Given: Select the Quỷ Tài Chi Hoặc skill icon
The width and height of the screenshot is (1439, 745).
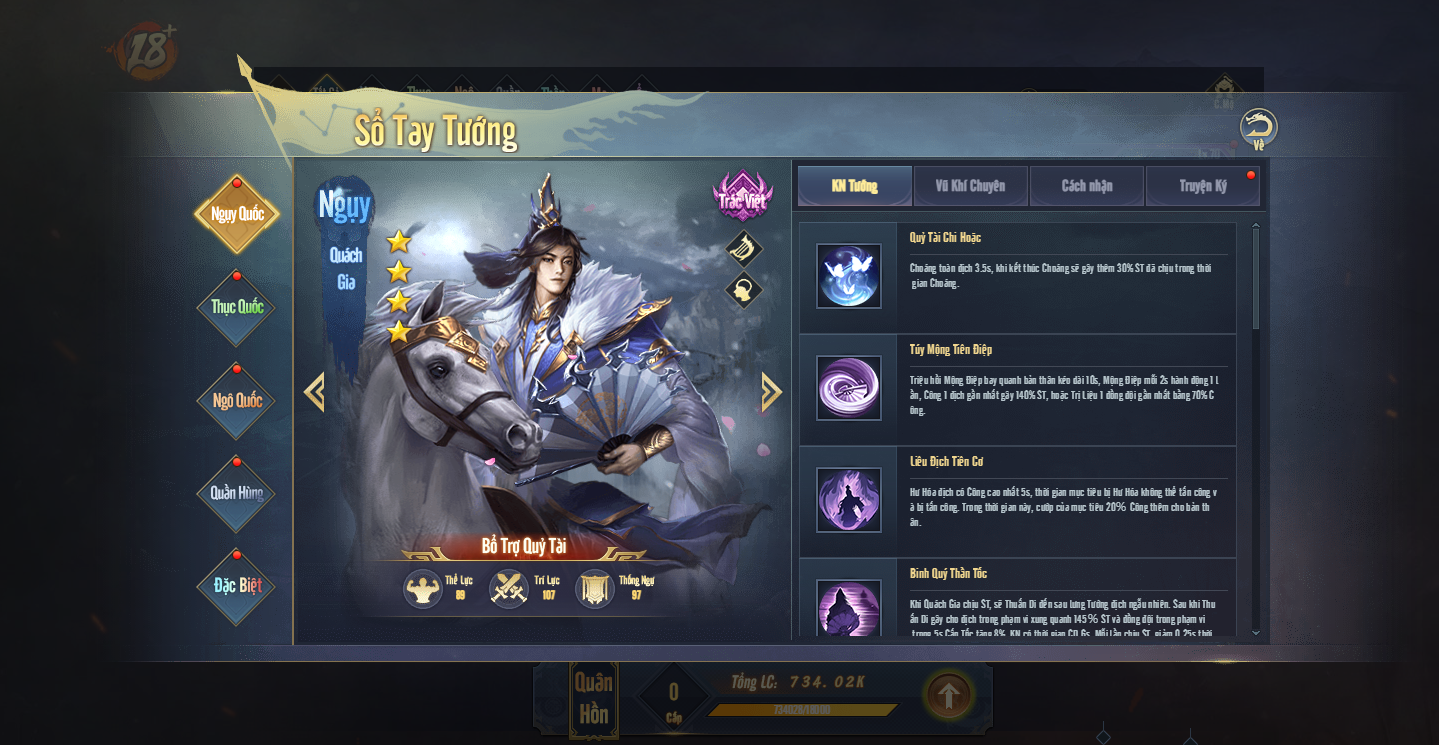Looking at the screenshot, I should (x=848, y=276).
